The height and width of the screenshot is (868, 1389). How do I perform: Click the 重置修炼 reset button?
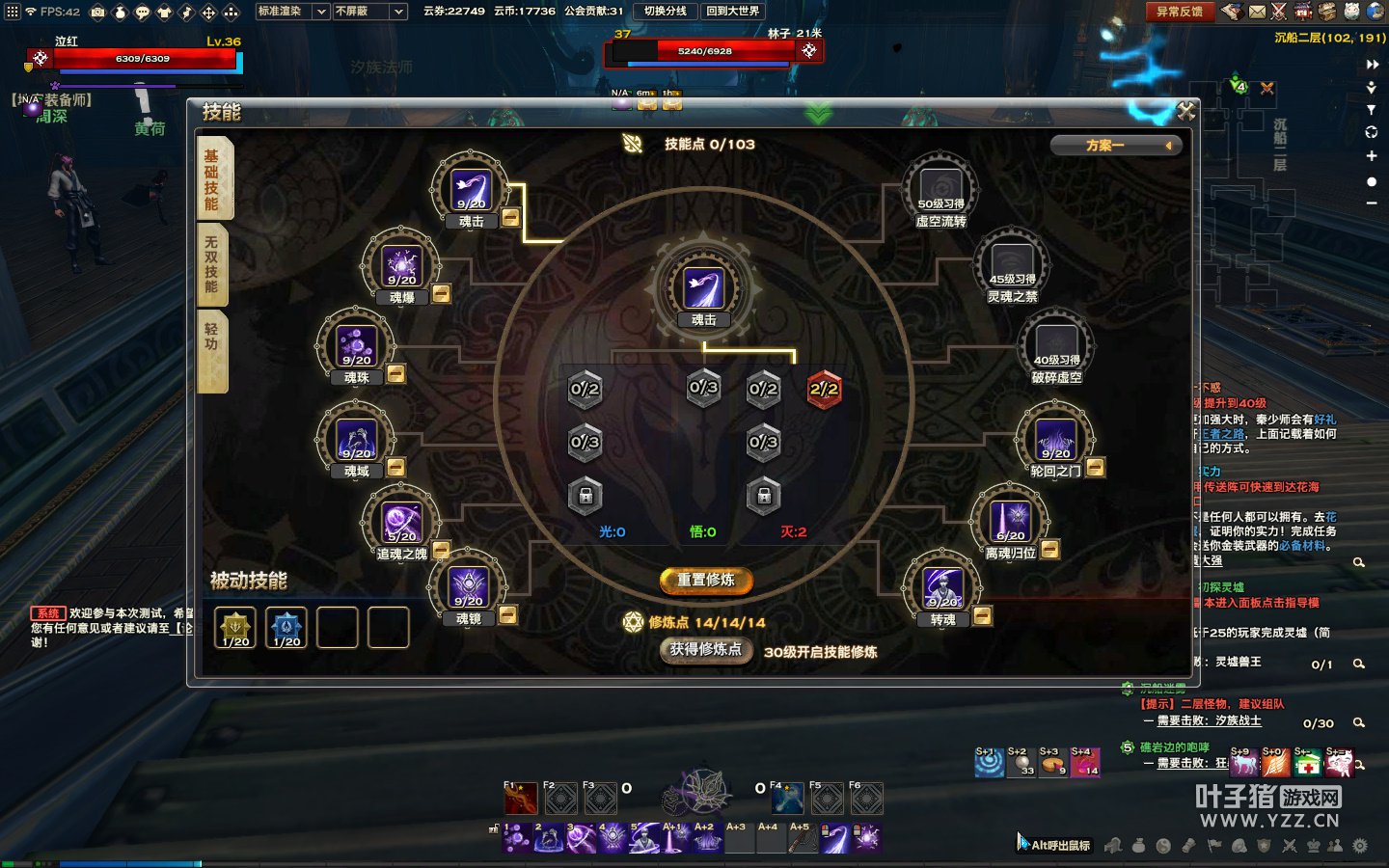(705, 580)
